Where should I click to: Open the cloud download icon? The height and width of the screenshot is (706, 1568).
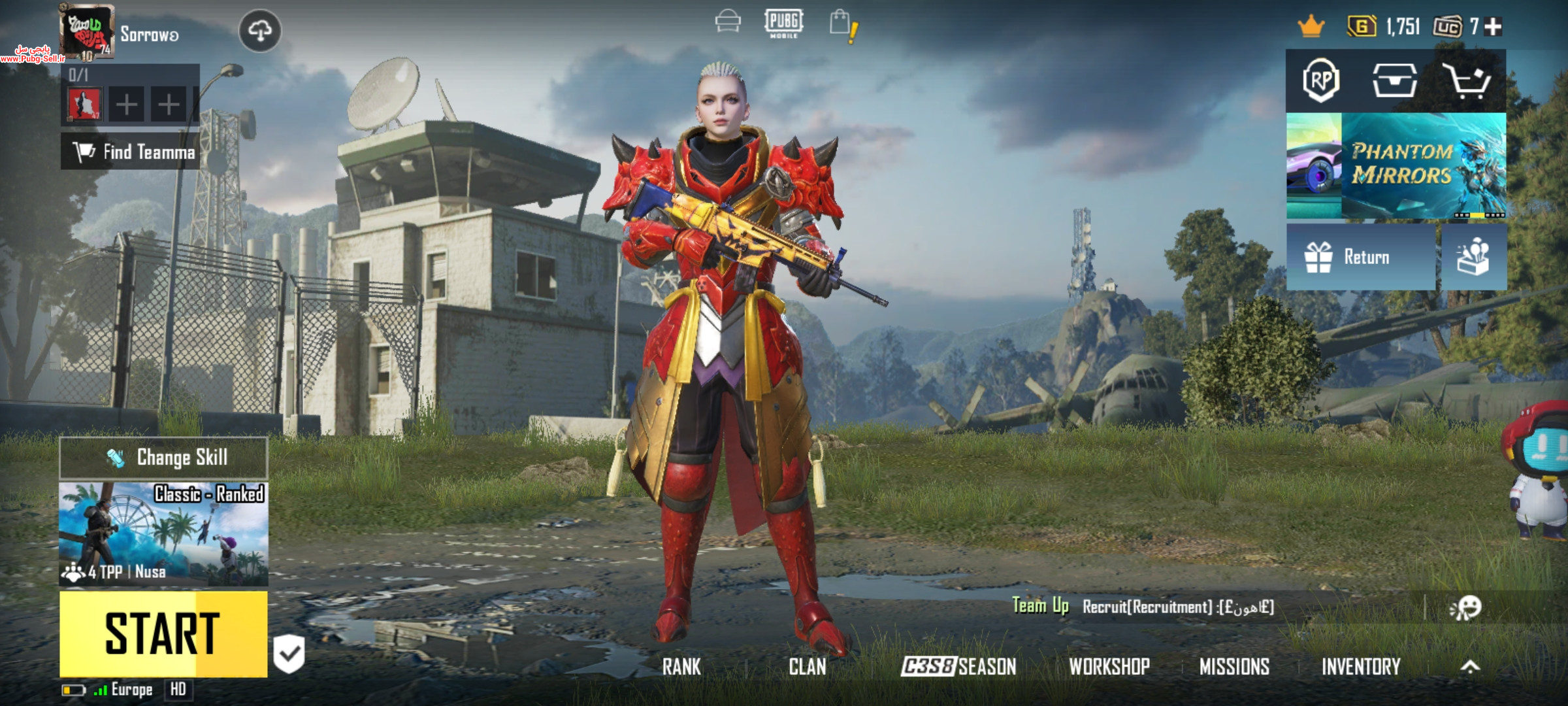tap(260, 31)
